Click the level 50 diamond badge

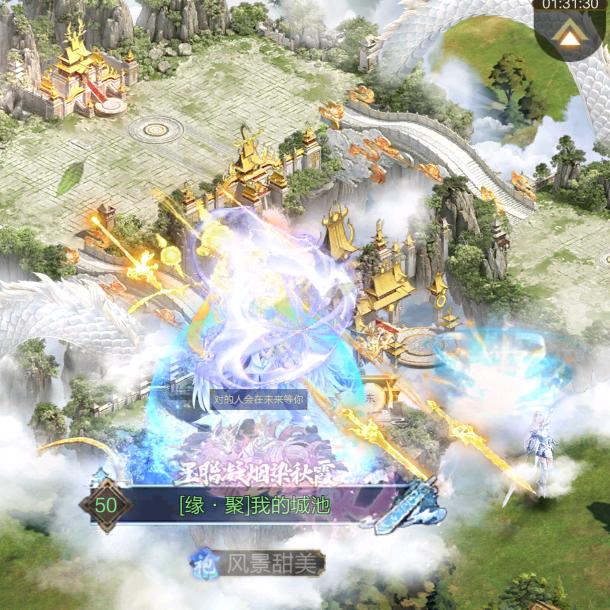106,504
